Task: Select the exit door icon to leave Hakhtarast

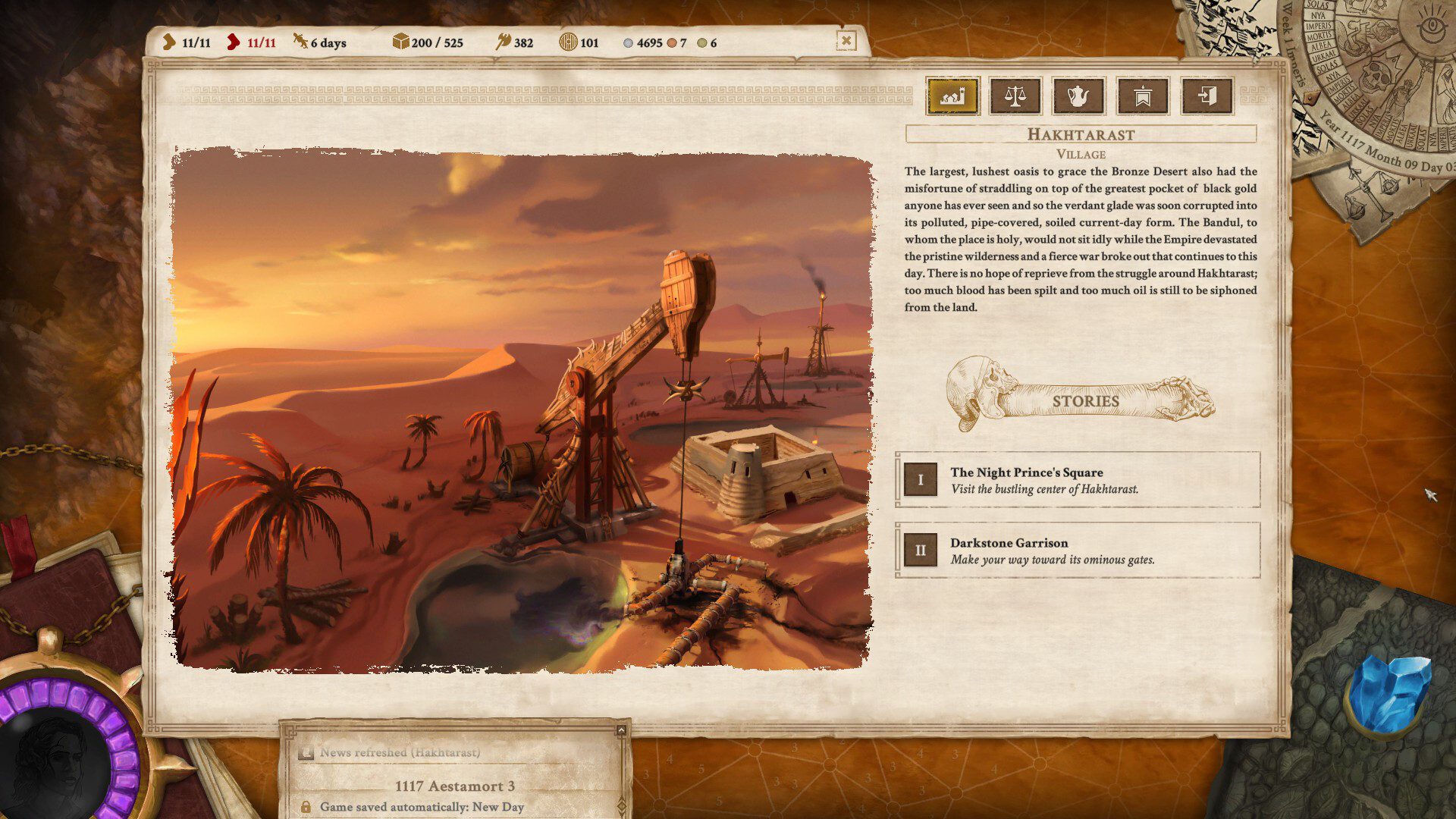Action: click(x=1207, y=96)
